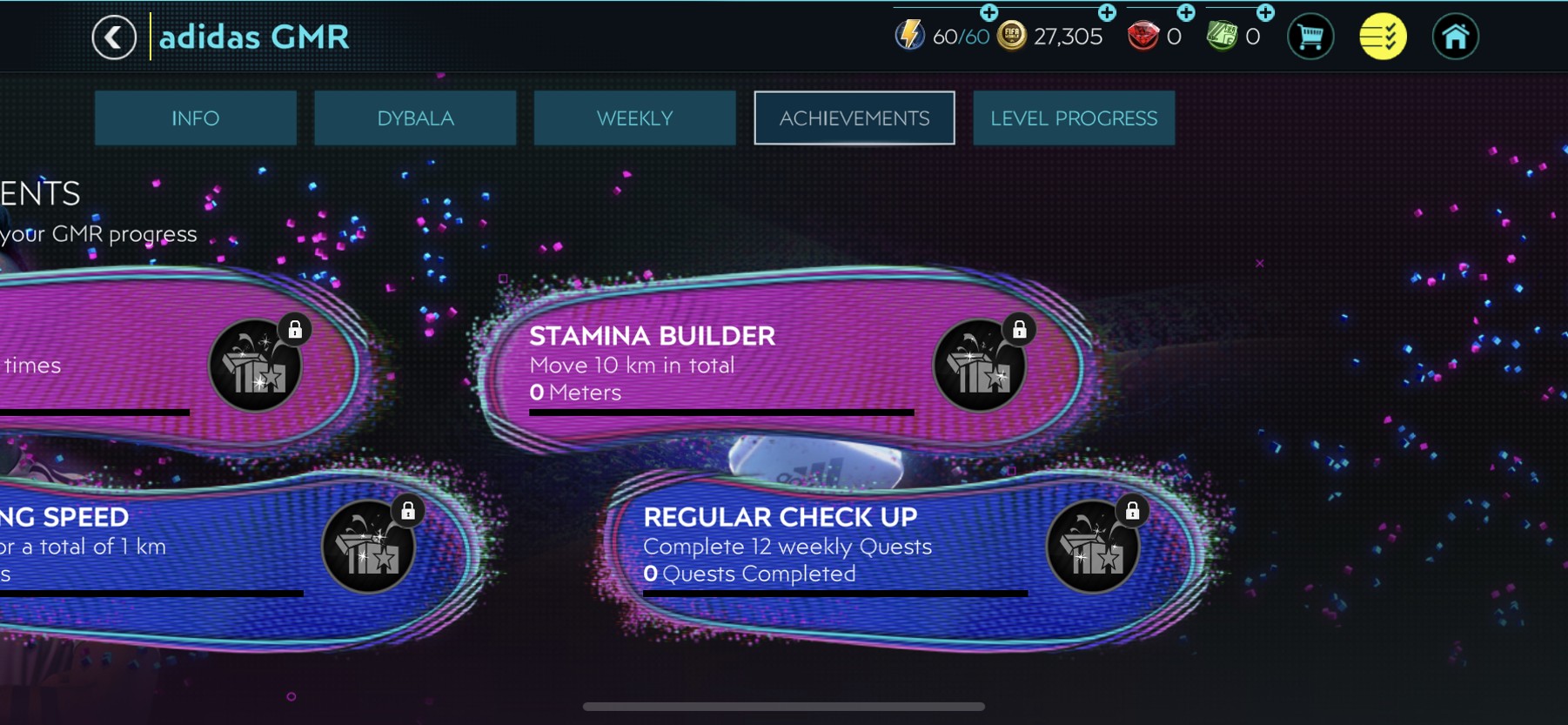The height and width of the screenshot is (725, 1568).
Task: Open the yellow quests checklist
Action: pos(1383,37)
